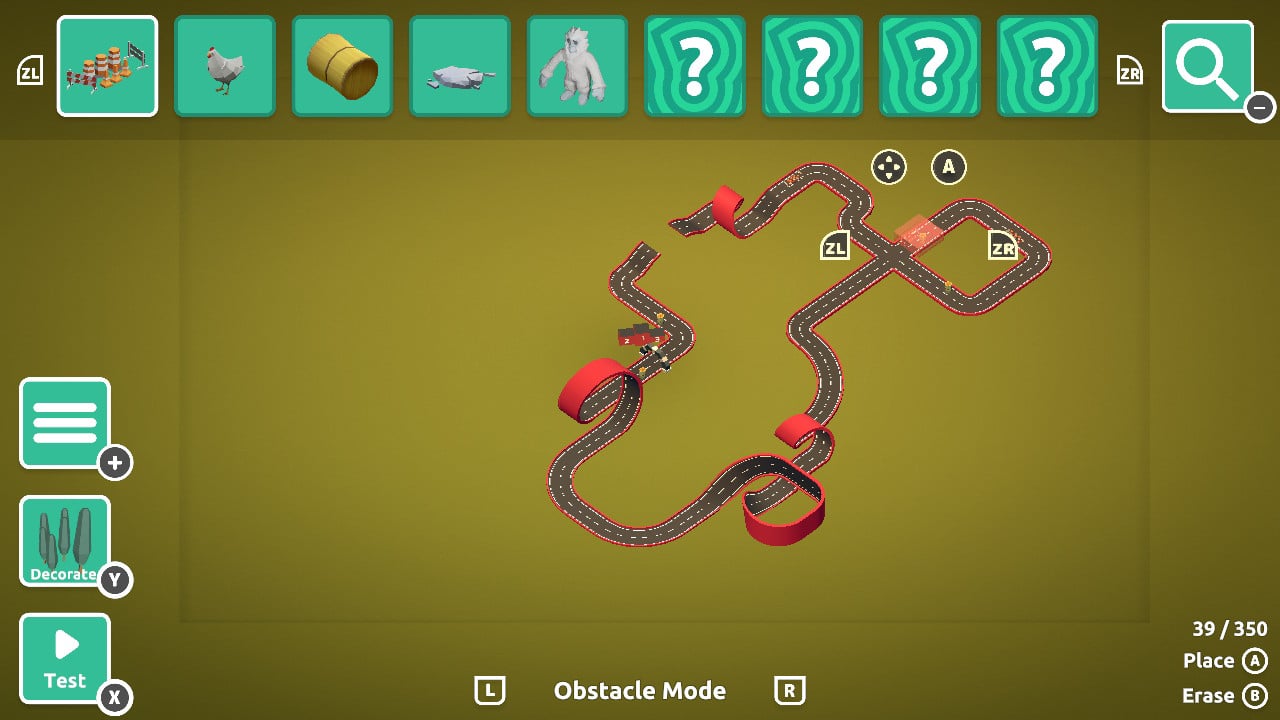
Task: Select the traffic cones obstacle slot
Action: pyautogui.click(x=107, y=66)
